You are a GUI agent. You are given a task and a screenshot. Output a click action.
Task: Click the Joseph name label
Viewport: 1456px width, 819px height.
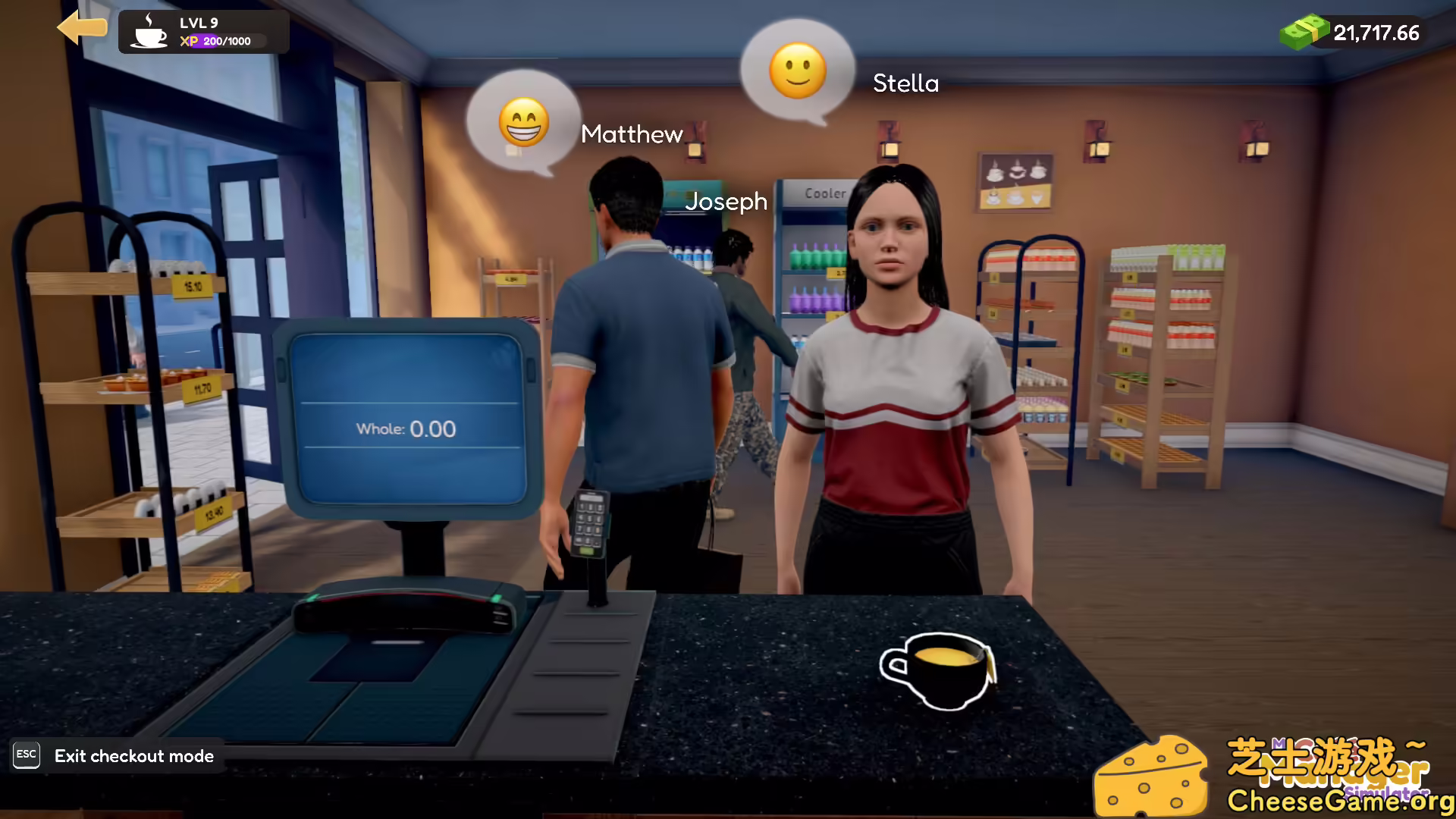click(726, 202)
